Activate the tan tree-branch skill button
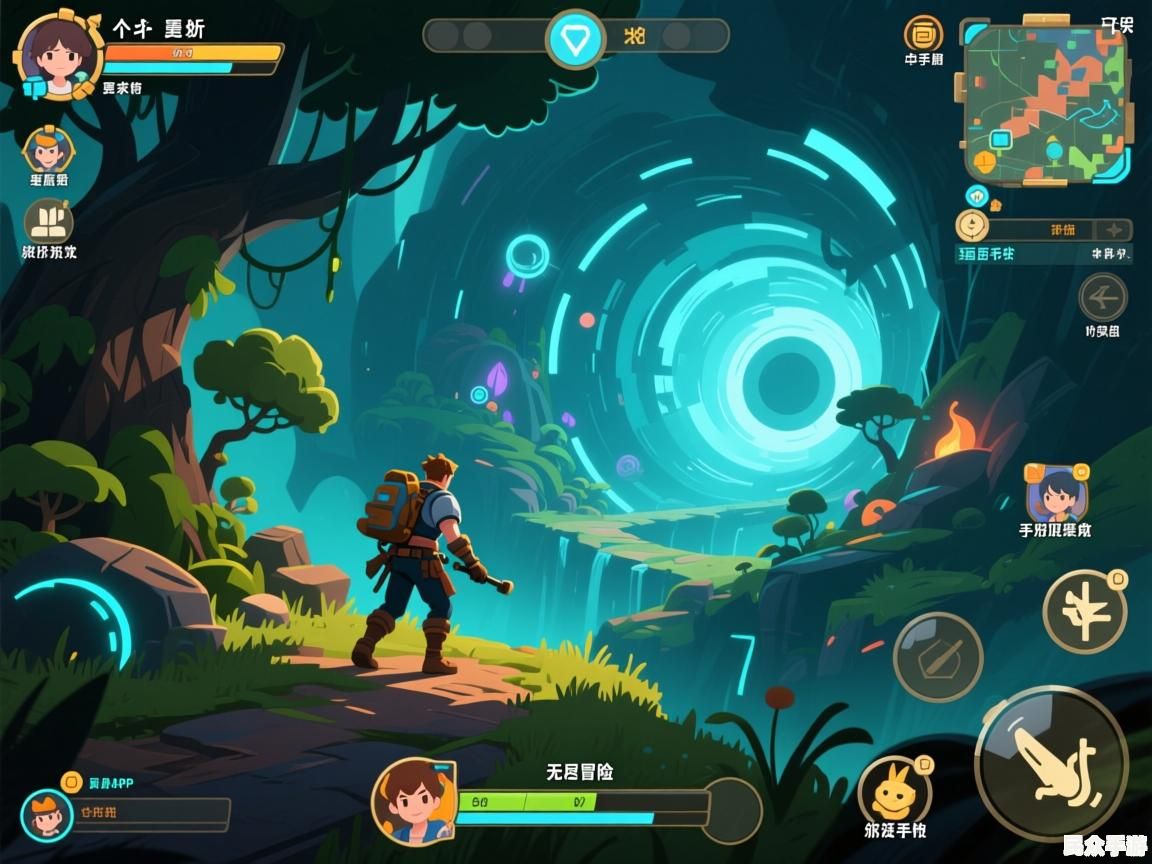Viewport: 1152px width, 864px height. 1083,612
